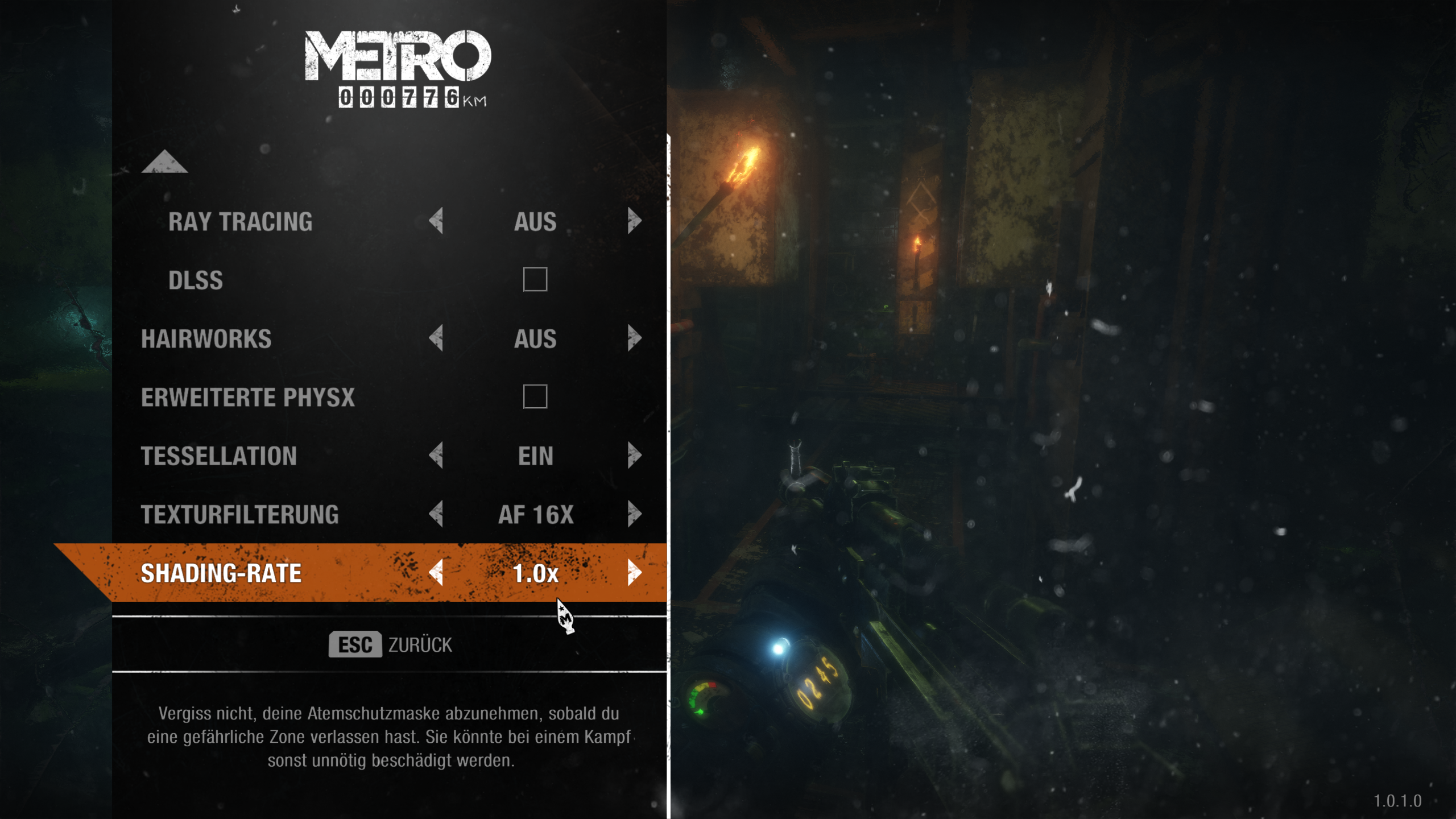Click the left arrow next to Ray Tracing

coord(436,223)
